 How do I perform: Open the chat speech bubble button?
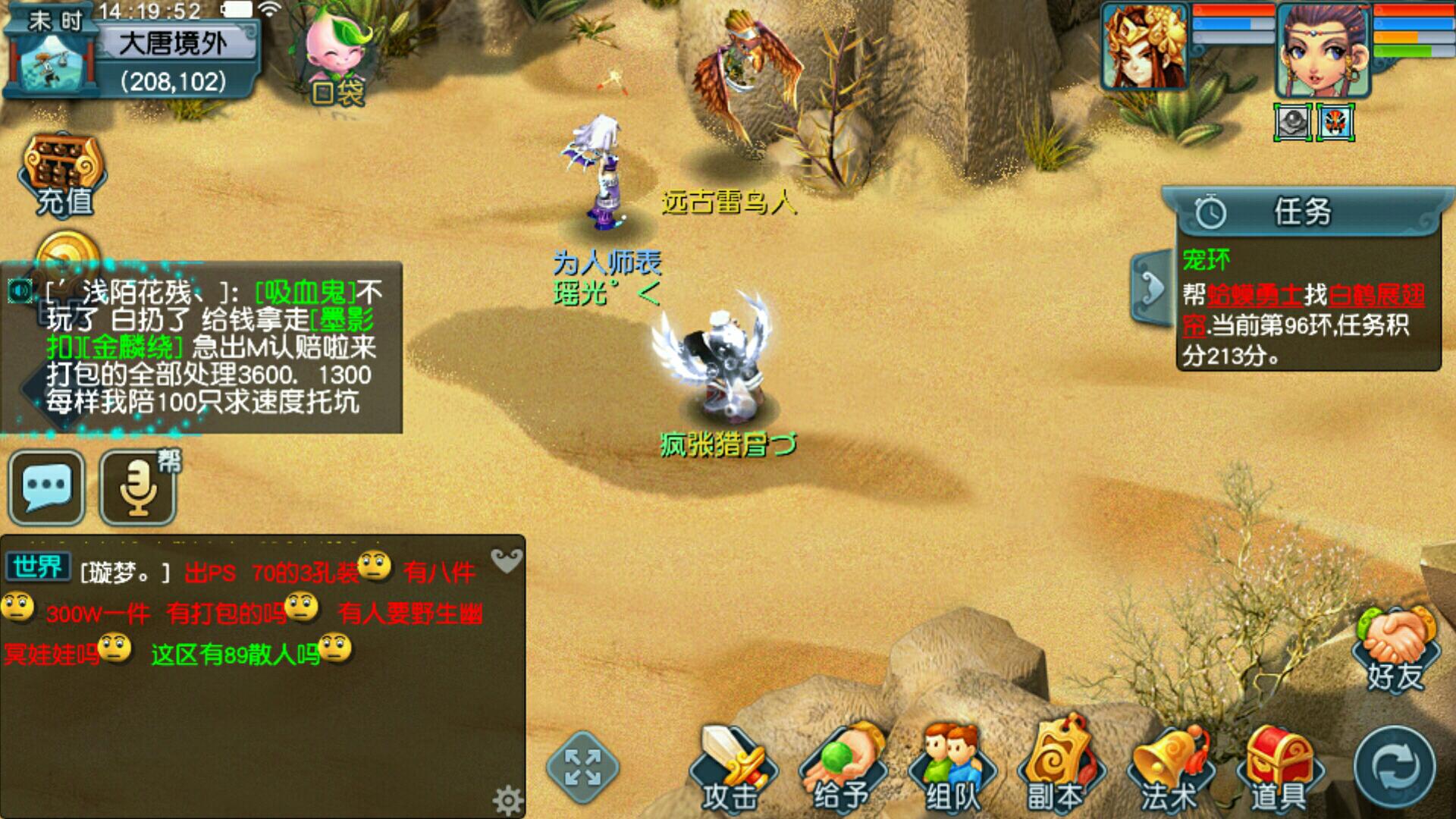[46, 488]
